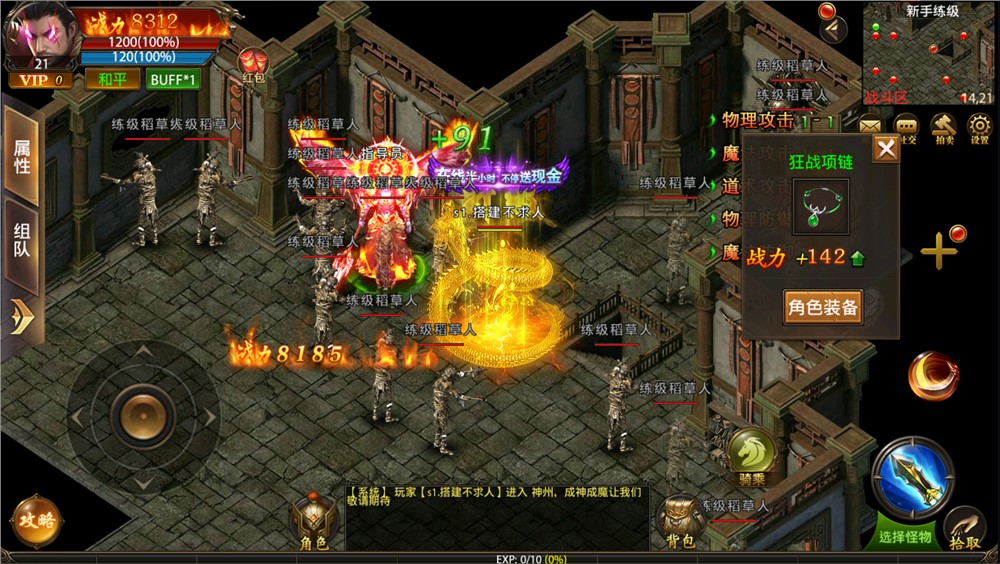Viewport: 1000px width, 564px height.
Task: Expand the left panel arrow
Action: [x=21, y=317]
